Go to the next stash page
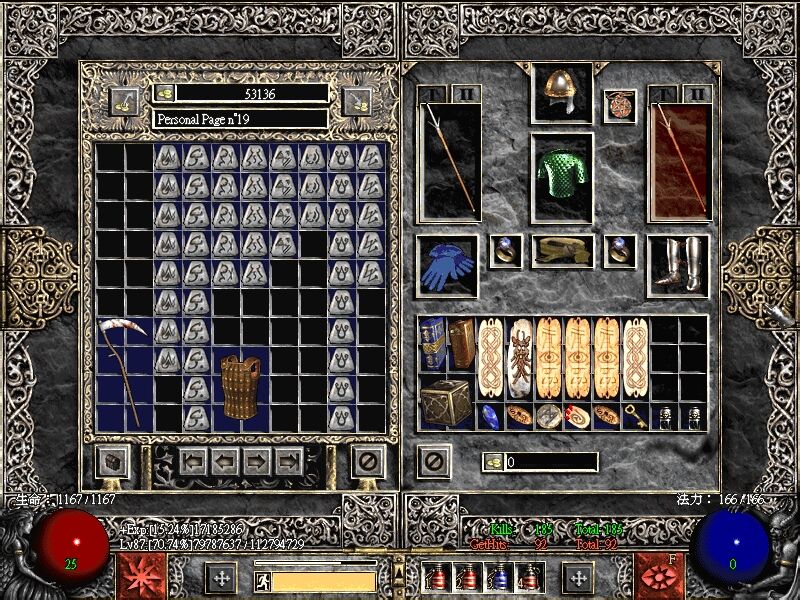 258,461
